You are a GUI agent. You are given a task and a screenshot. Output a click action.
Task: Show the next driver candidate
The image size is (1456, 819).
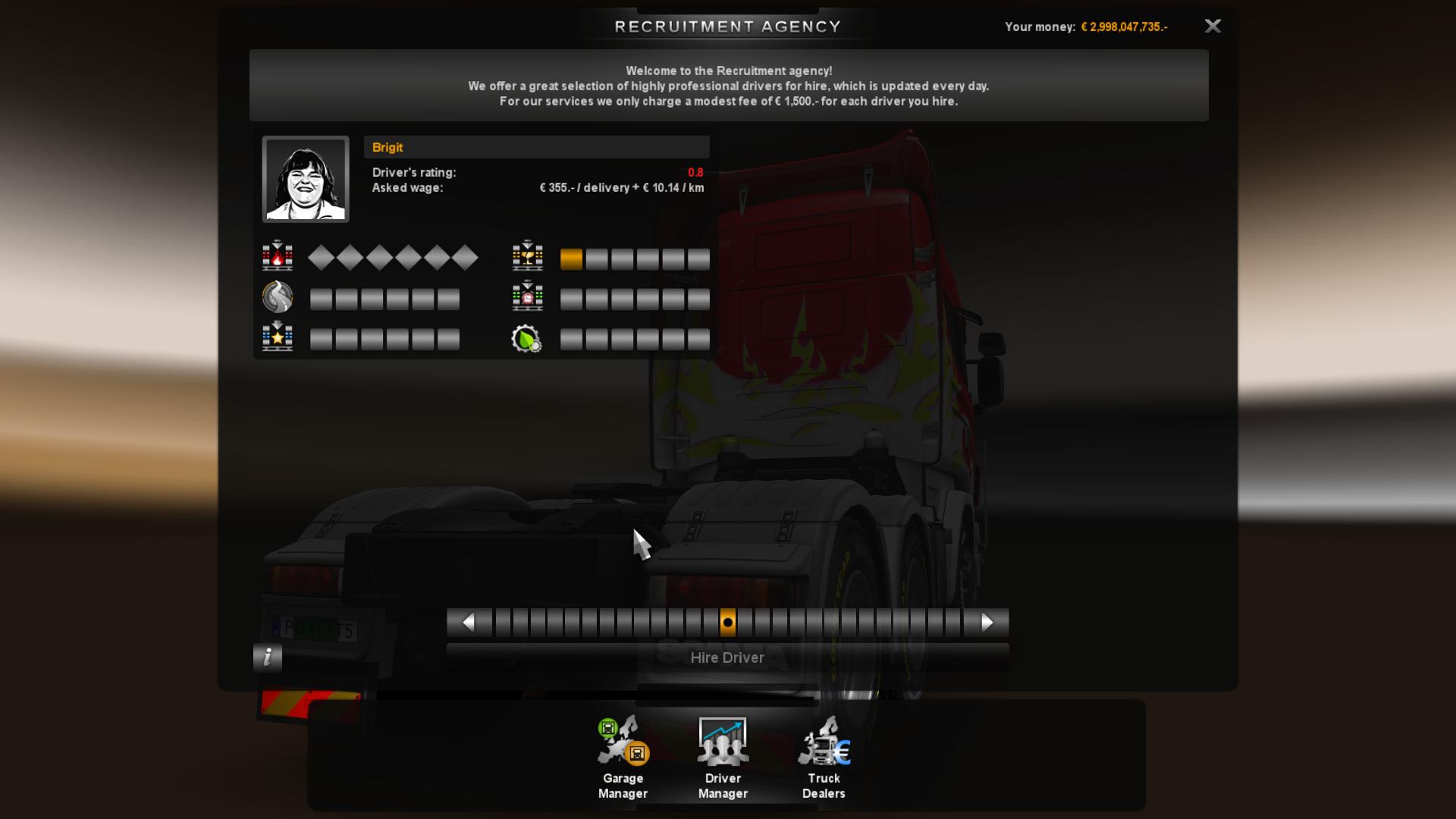click(987, 623)
